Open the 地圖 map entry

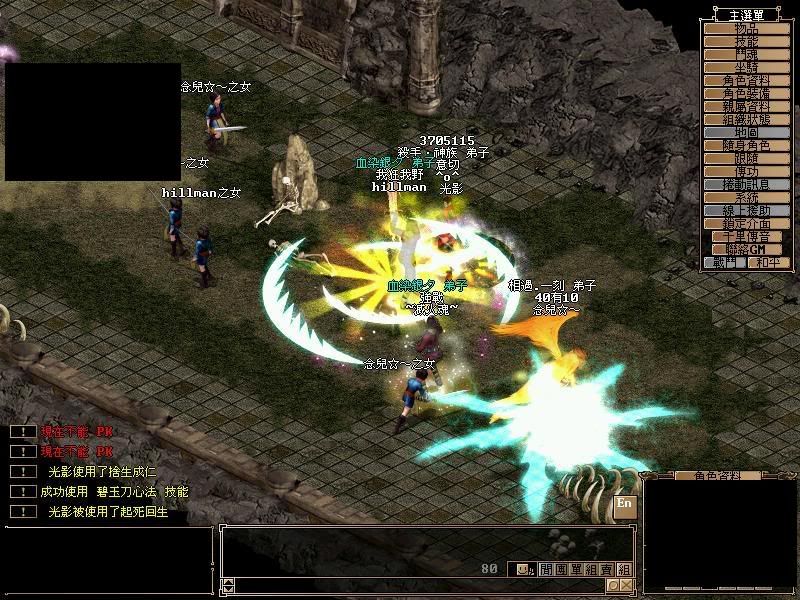[x=745, y=133]
